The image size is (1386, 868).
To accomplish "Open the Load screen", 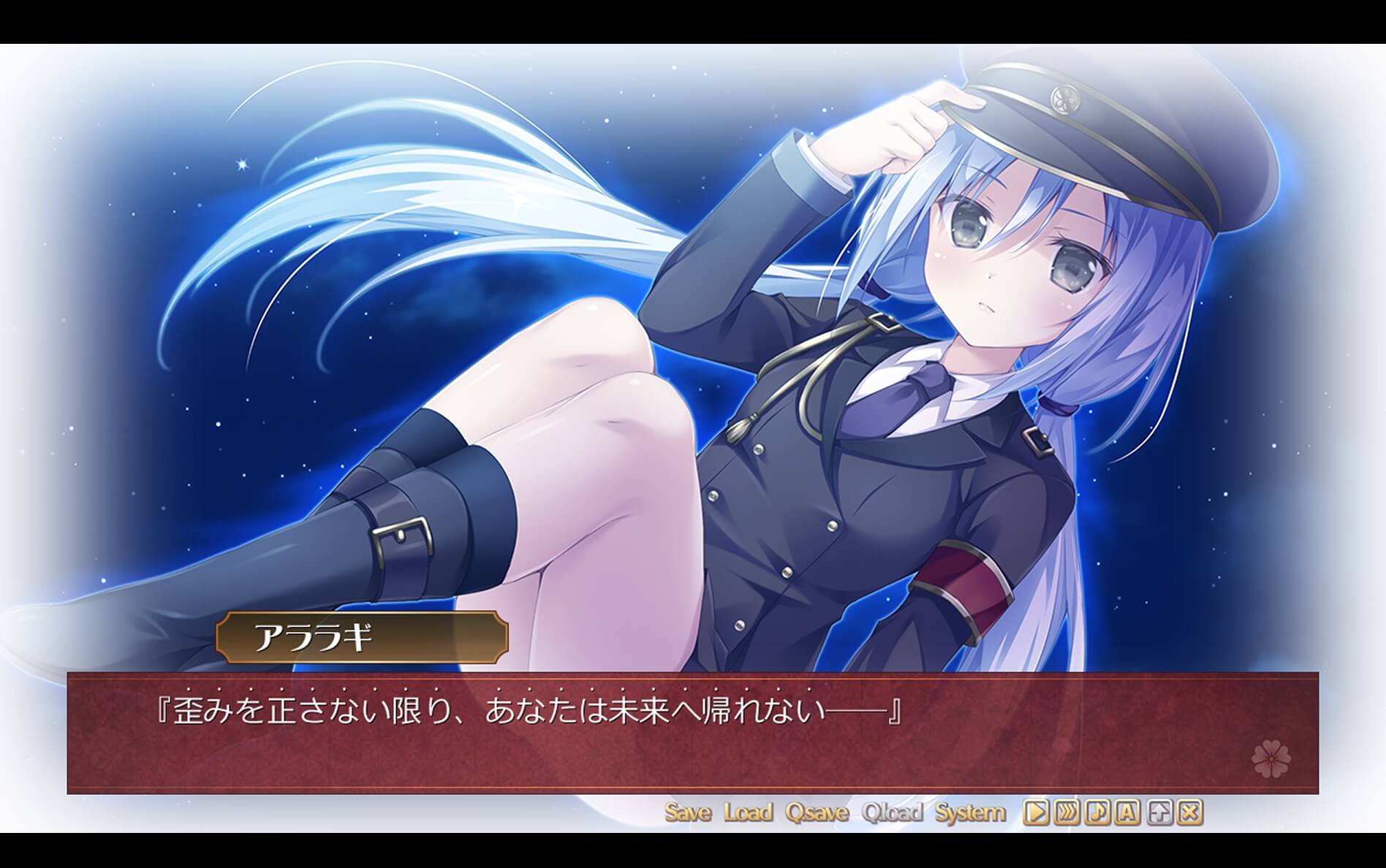I will (749, 811).
